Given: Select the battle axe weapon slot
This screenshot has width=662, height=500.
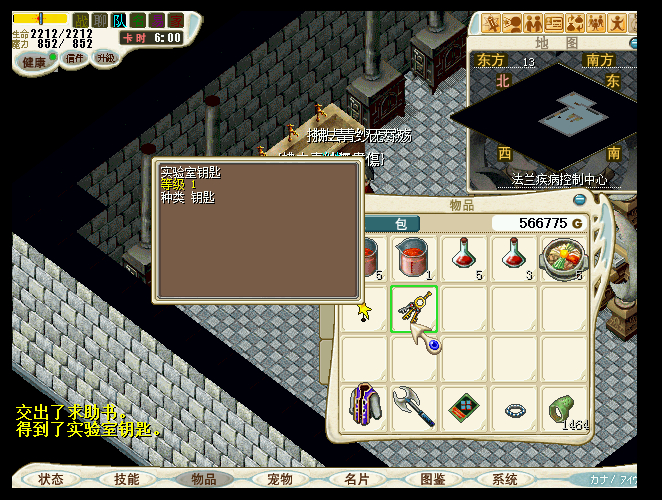Looking at the screenshot, I should [414, 407].
